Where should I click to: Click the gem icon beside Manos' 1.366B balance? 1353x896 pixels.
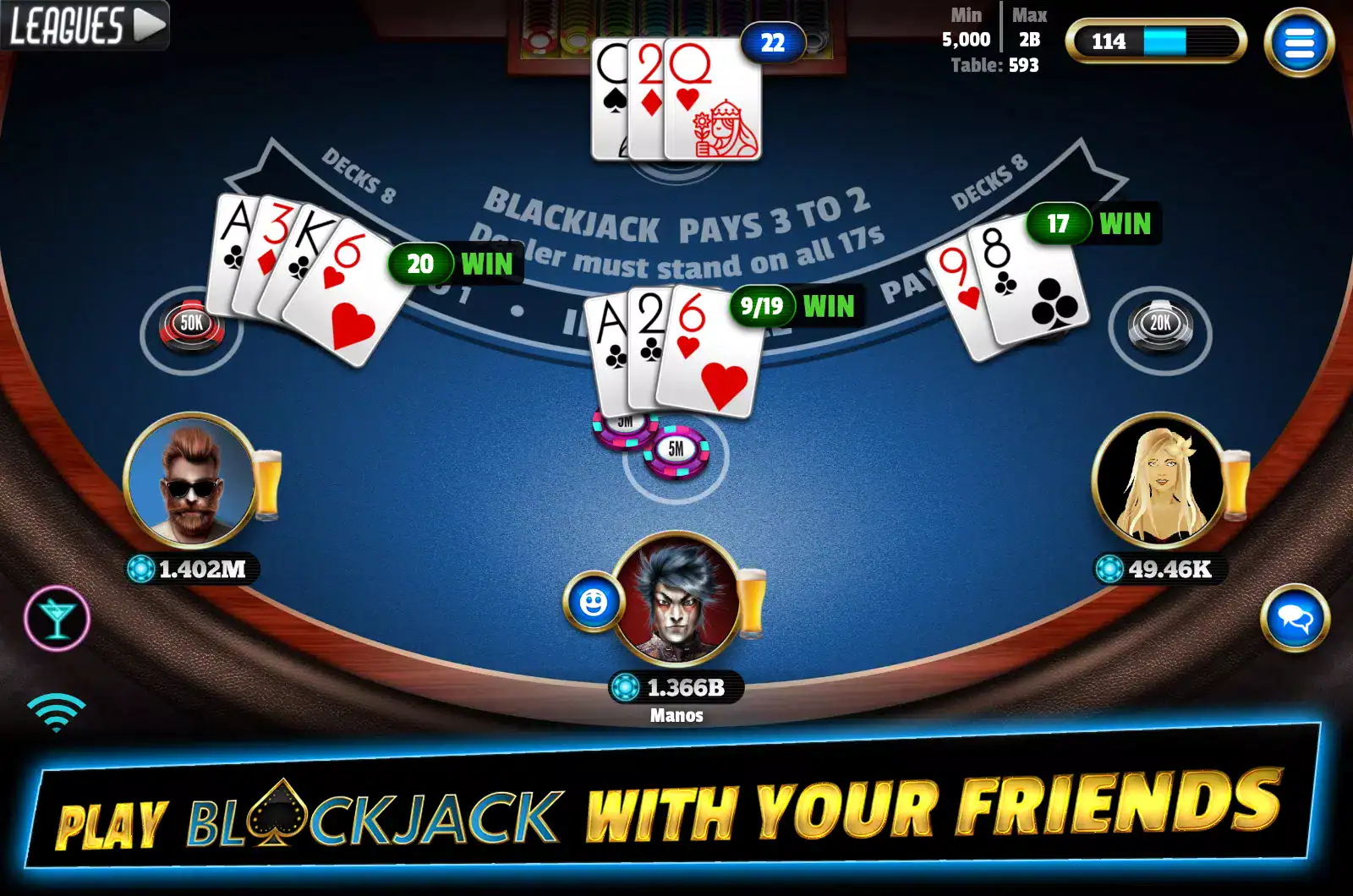[626, 687]
